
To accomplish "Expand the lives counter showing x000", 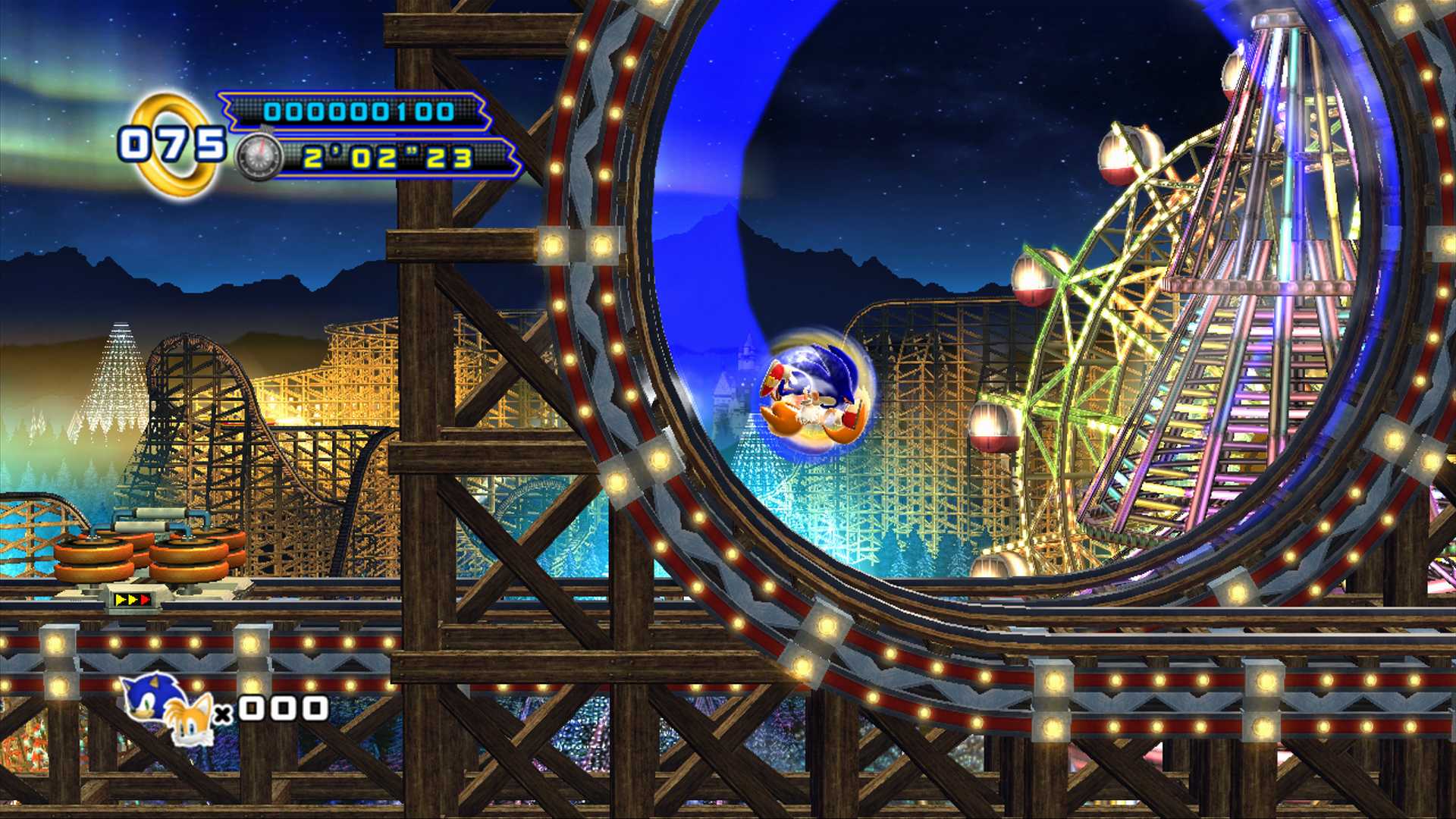I will point(277,709).
